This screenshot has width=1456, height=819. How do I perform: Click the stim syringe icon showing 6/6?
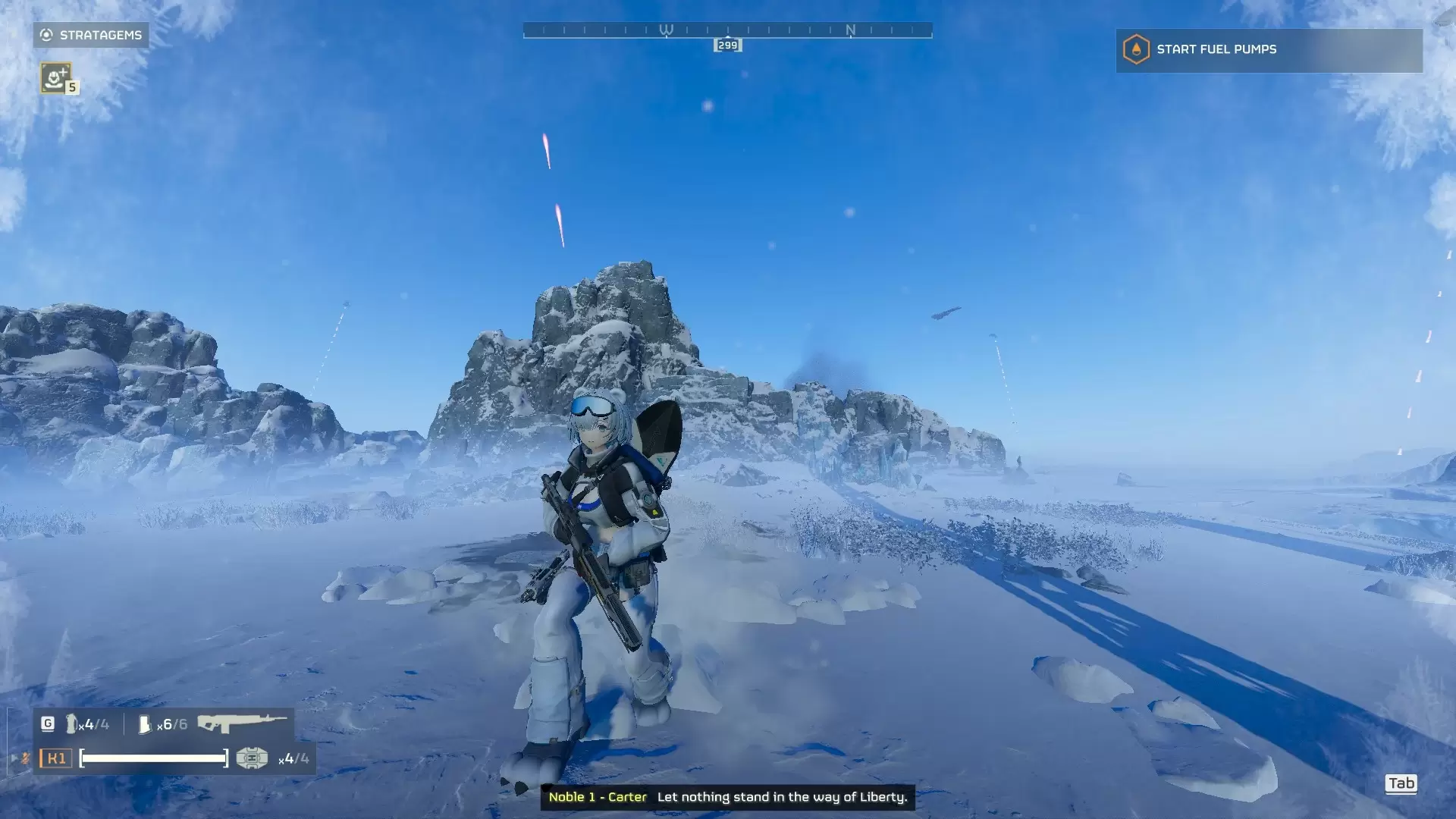(144, 724)
